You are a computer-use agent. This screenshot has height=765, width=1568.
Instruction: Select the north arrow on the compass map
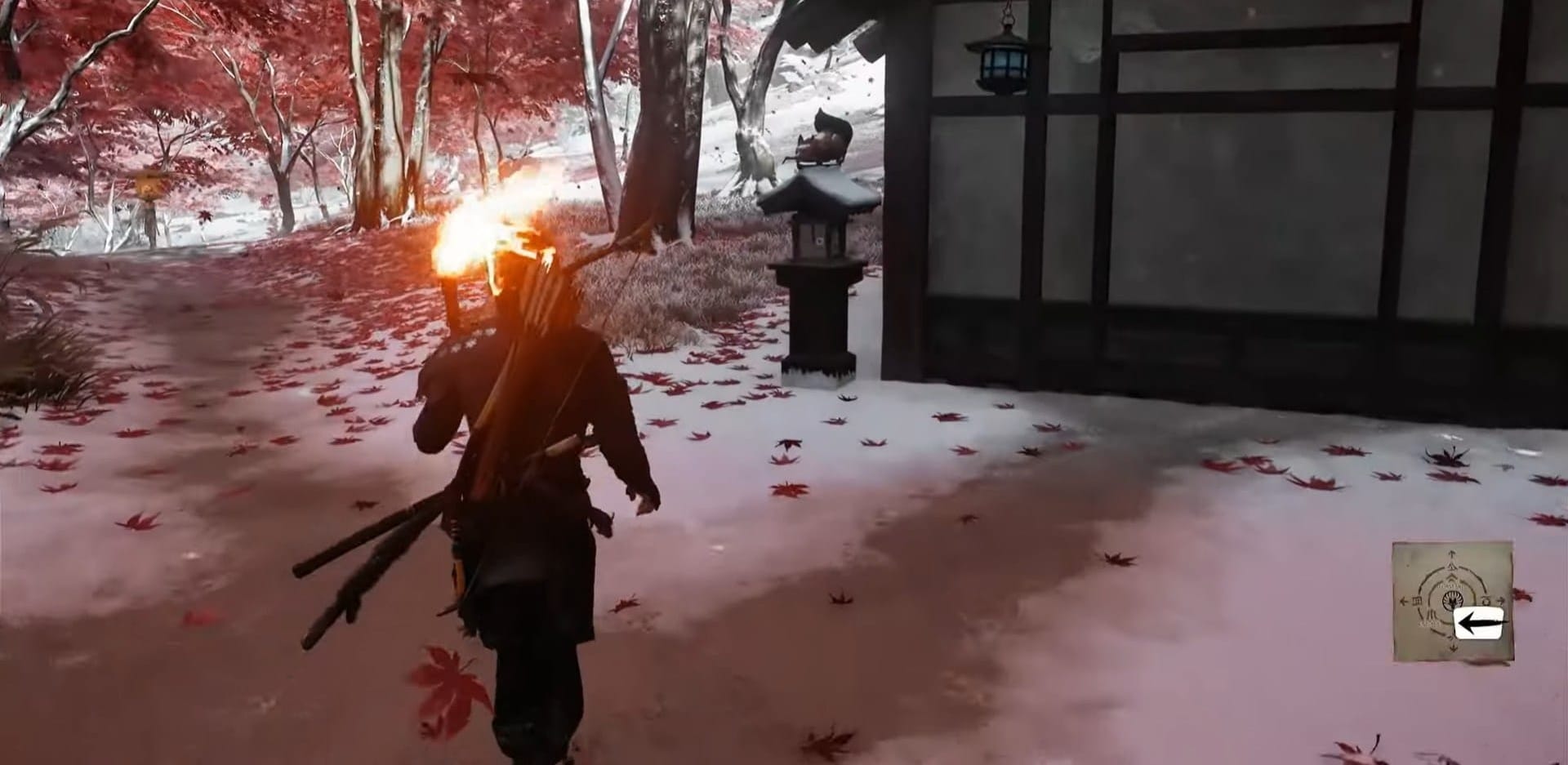point(1452,553)
